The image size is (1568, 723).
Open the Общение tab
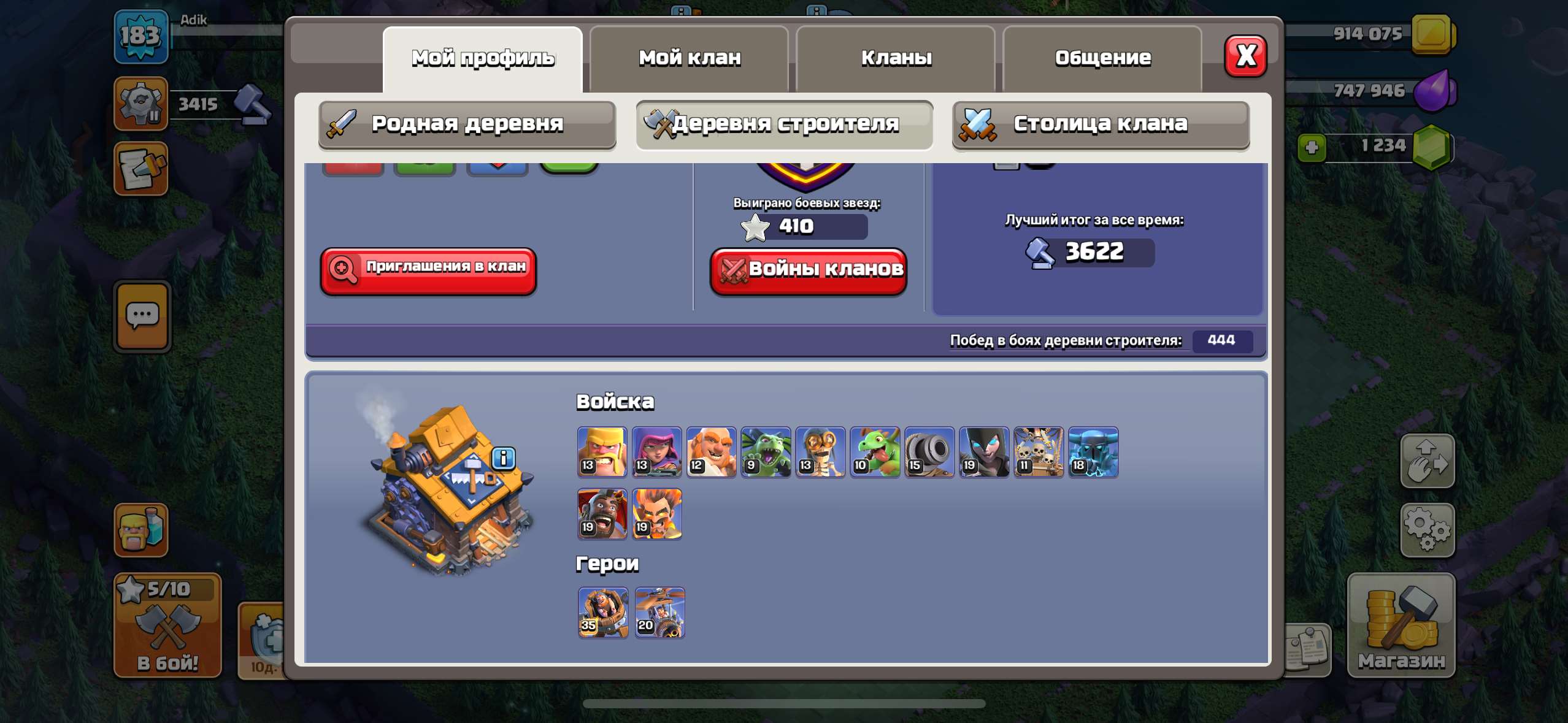pos(1102,57)
